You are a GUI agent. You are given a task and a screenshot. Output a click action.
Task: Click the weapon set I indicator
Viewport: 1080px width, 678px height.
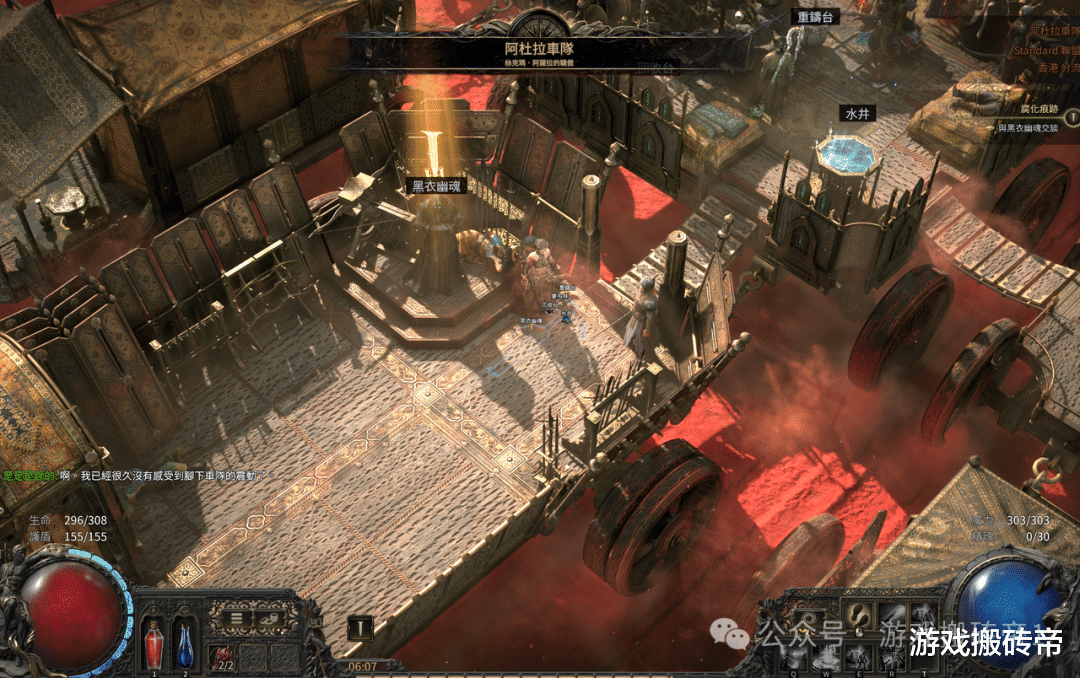pyautogui.click(x=360, y=628)
